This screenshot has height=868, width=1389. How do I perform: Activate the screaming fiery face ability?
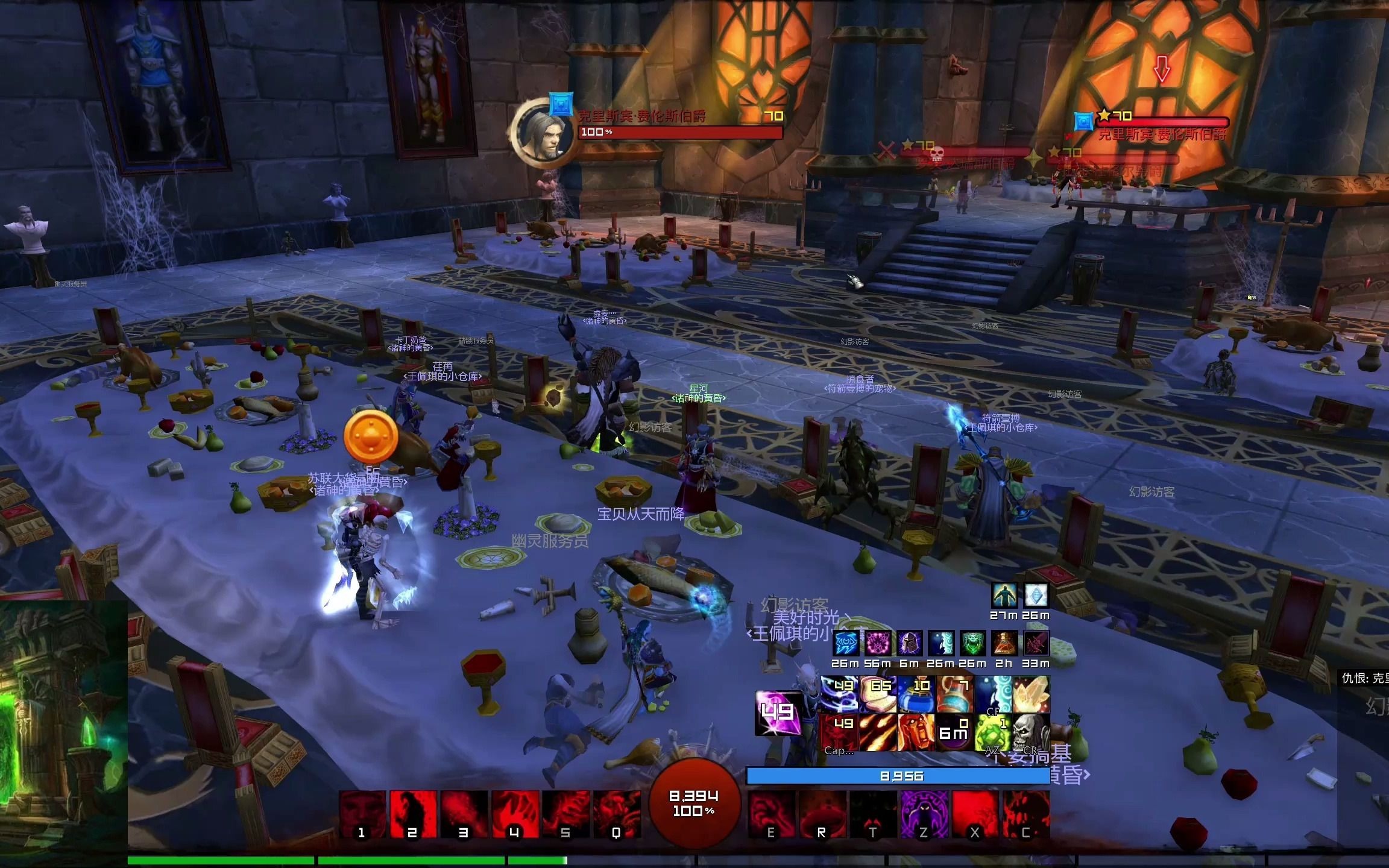(x=916, y=732)
